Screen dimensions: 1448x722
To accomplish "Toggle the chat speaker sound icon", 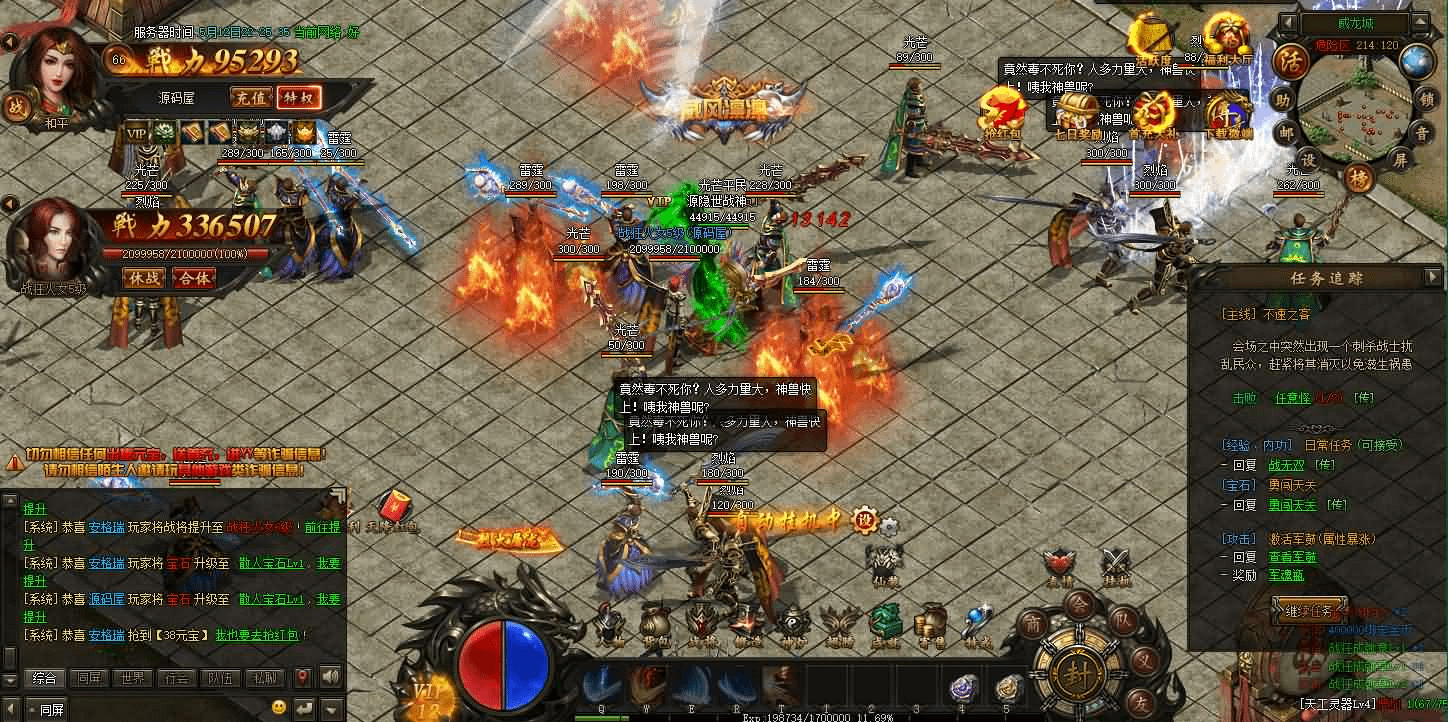I will [330, 678].
